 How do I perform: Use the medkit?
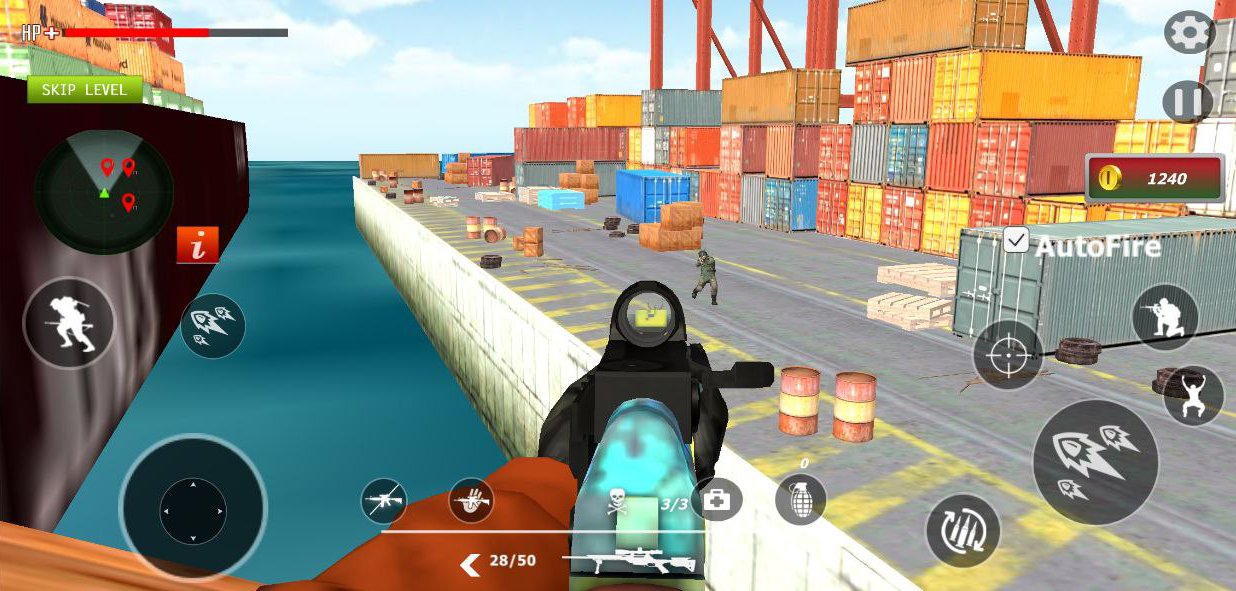click(716, 499)
